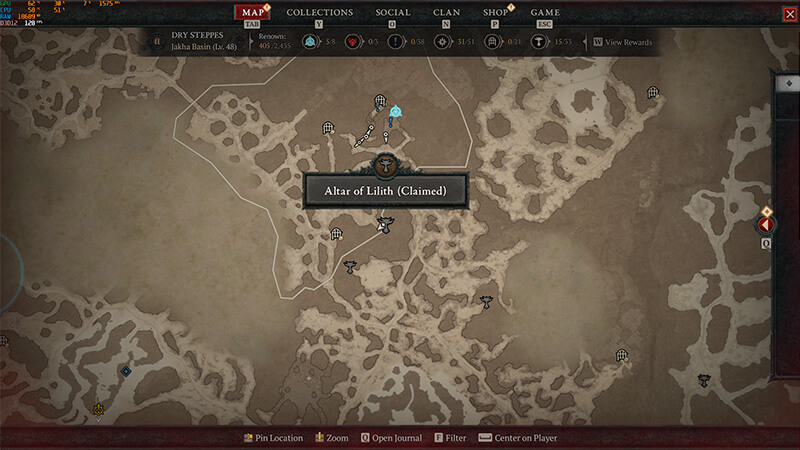
Task: Choose the Pin Location option
Action: [273, 438]
